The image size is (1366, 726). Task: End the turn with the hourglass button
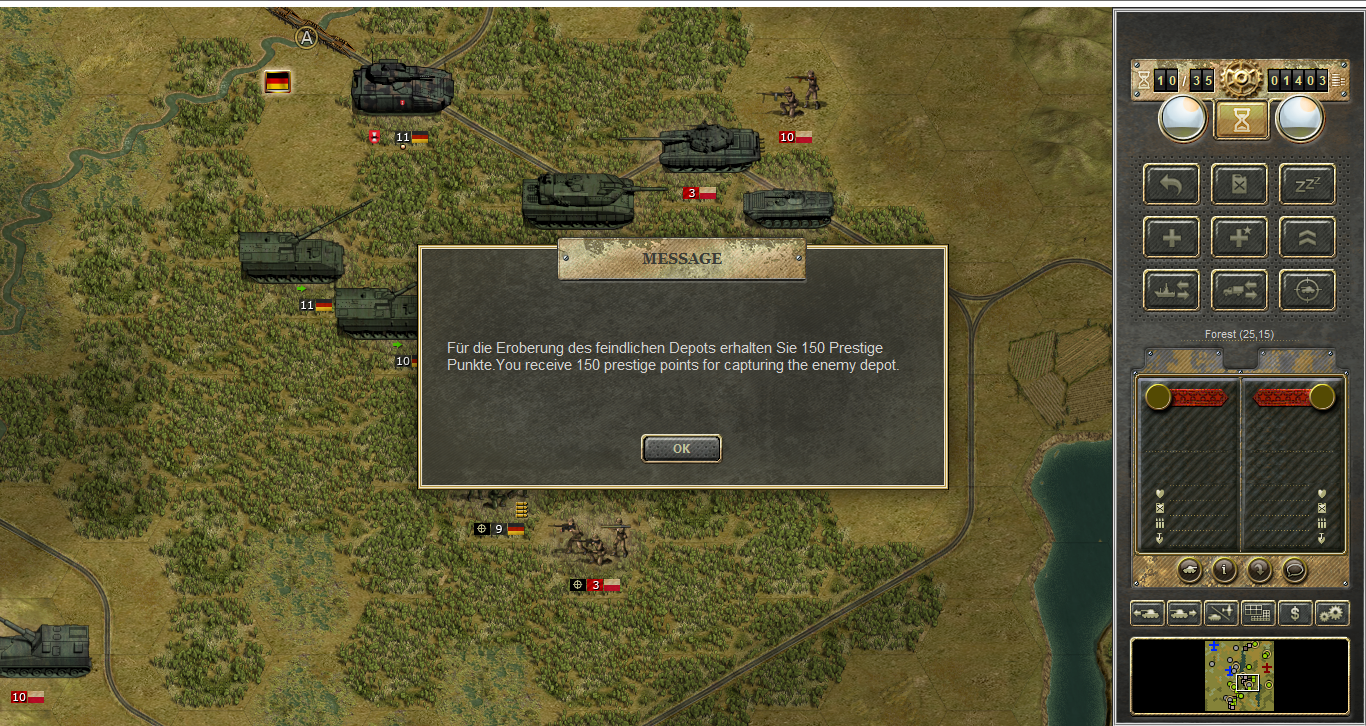[x=1241, y=120]
